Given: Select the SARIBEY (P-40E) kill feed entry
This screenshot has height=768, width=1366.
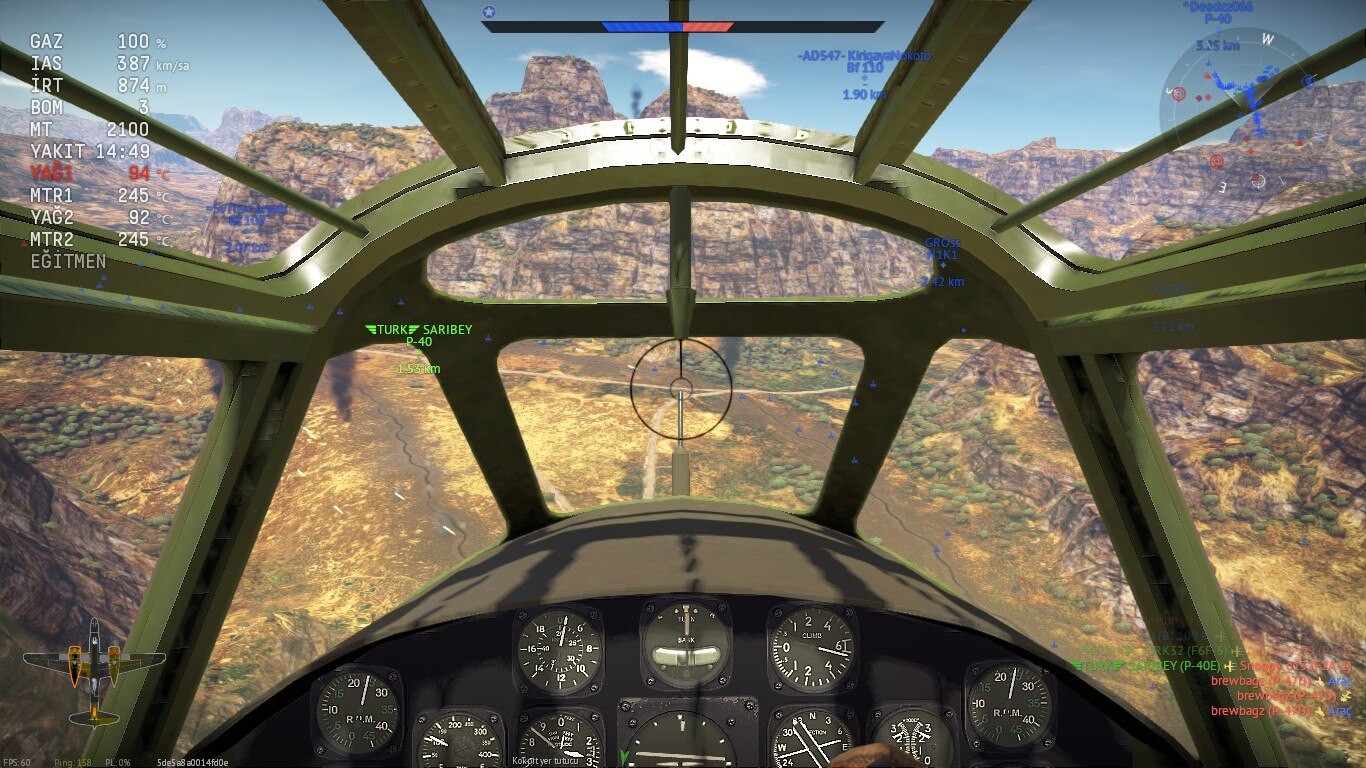Looking at the screenshot, I should 1150,666.
